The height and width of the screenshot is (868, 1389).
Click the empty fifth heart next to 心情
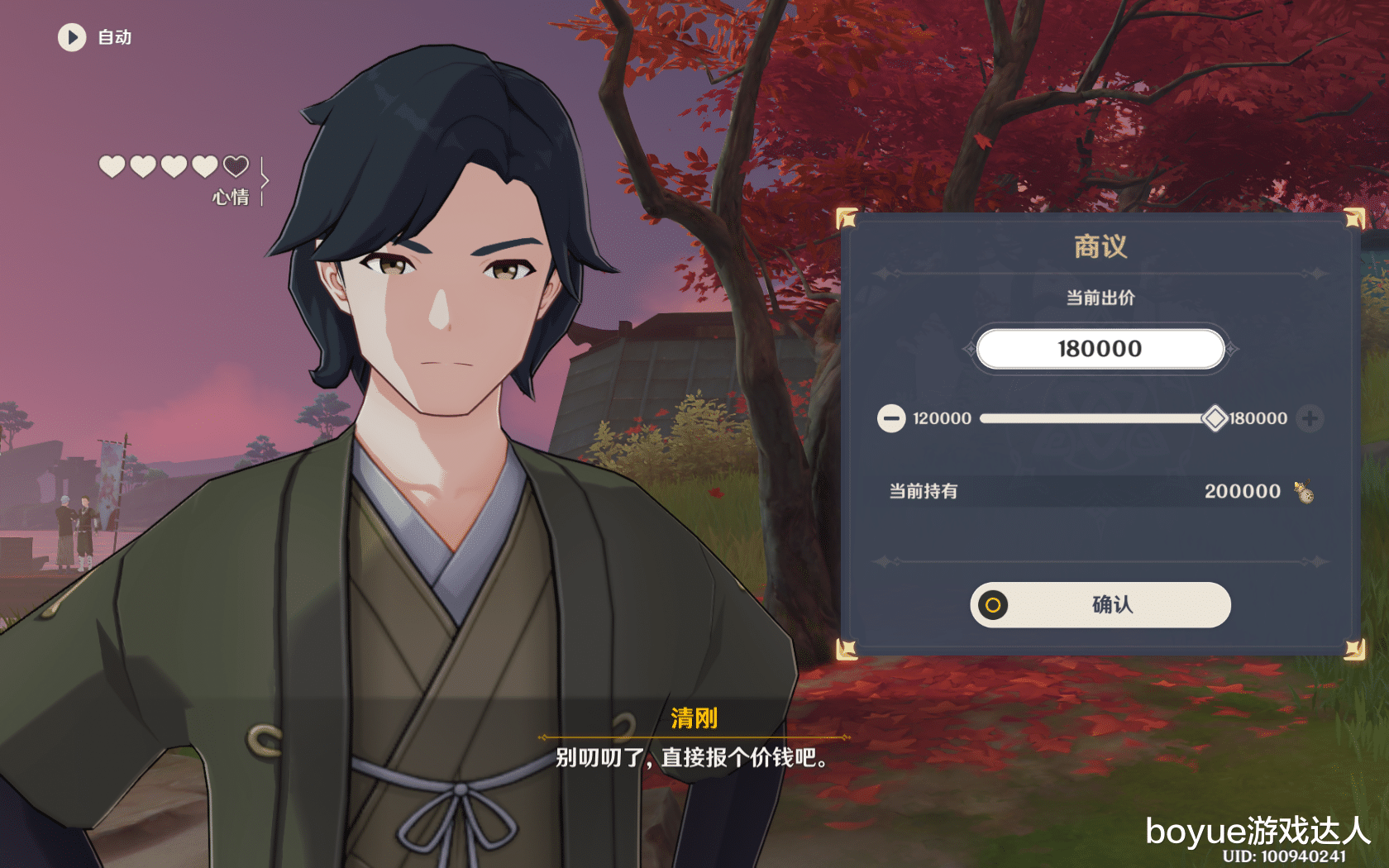pos(235,165)
